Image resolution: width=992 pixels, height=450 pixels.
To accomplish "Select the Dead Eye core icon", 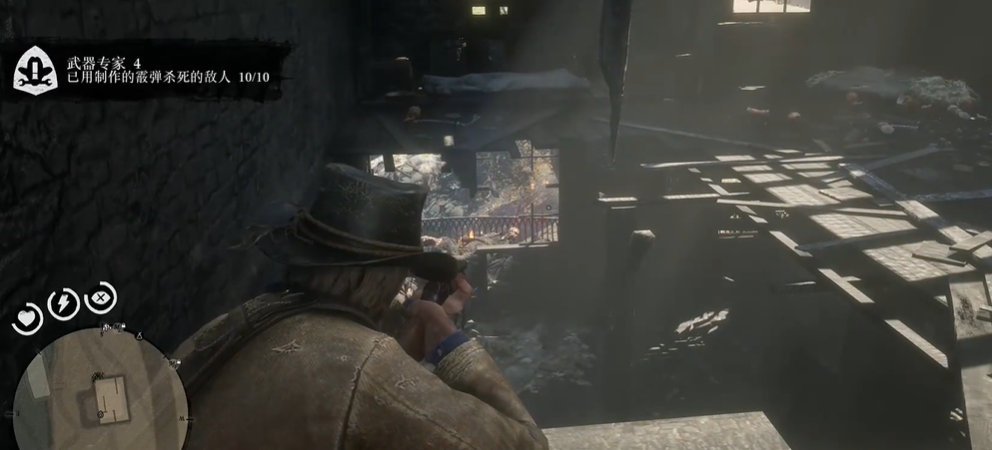I will [x=101, y=297].
